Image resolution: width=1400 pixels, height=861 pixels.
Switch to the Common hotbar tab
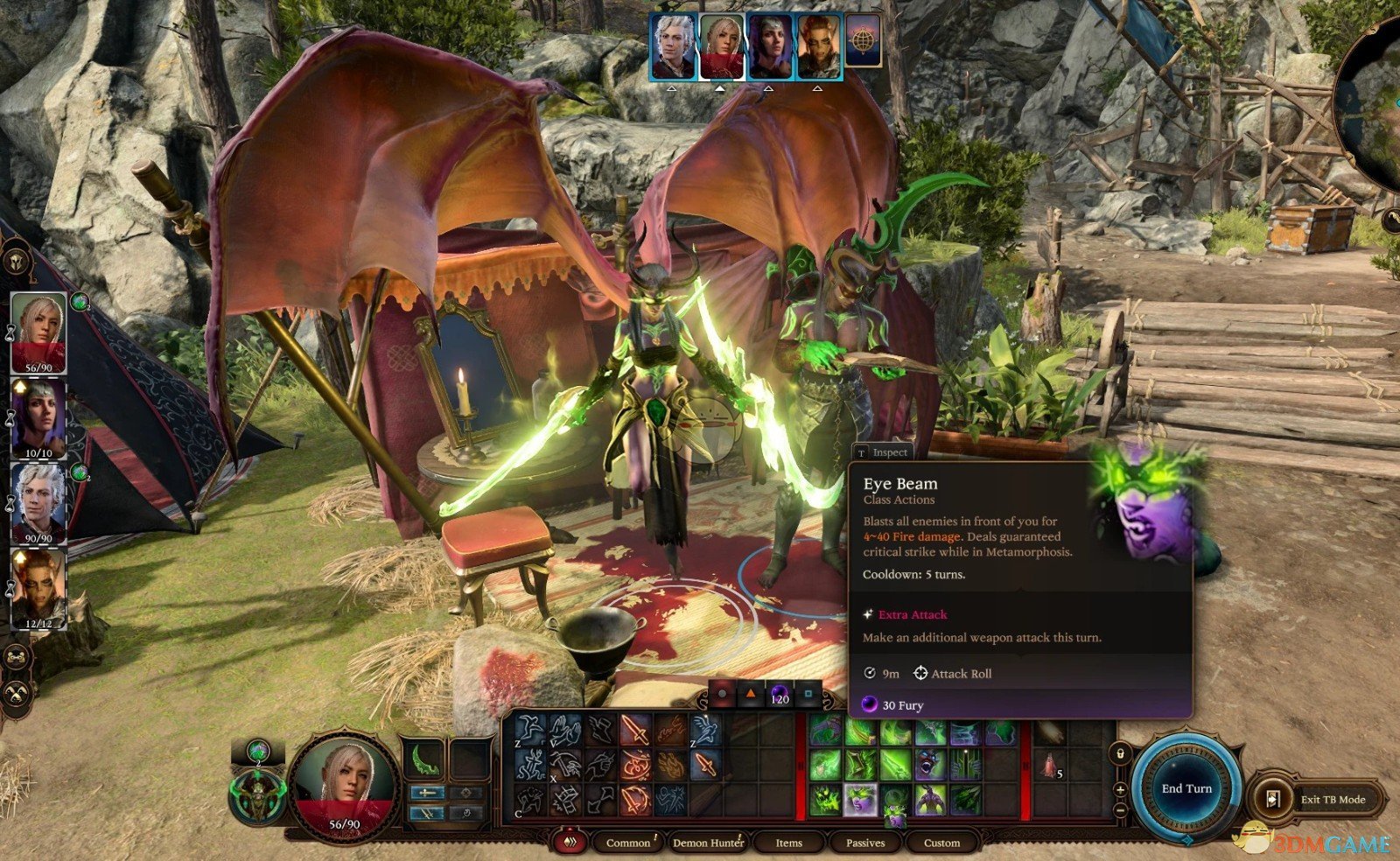pos(627,843)
